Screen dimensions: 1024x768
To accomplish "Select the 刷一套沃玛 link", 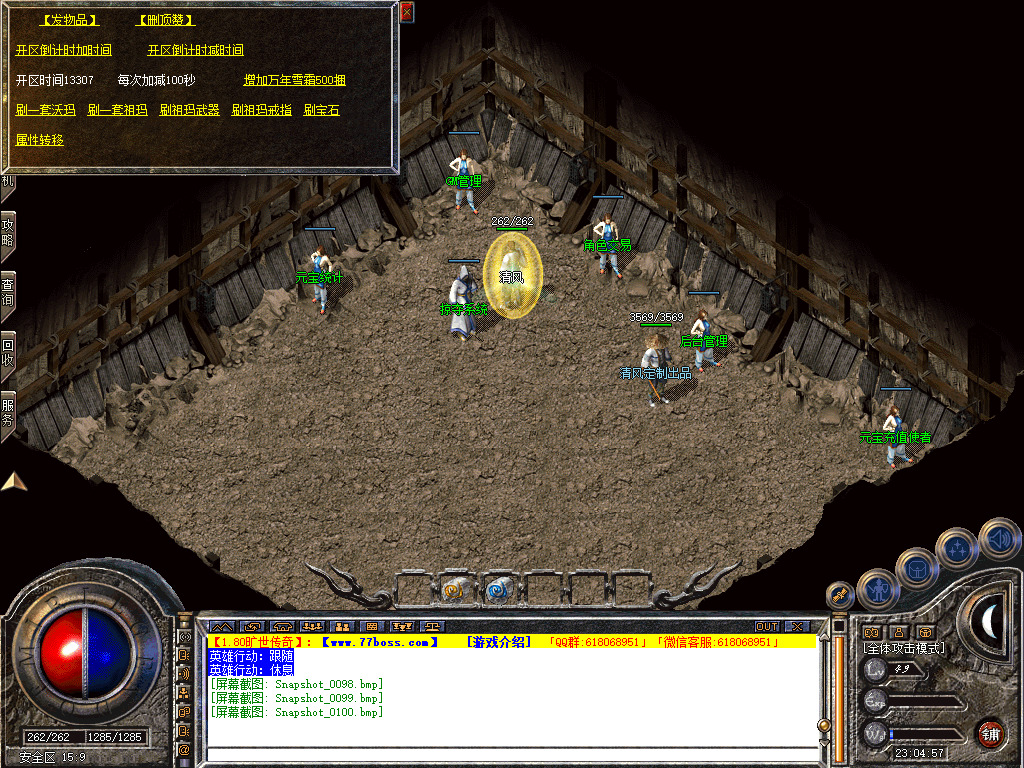I will pos(46,110).
